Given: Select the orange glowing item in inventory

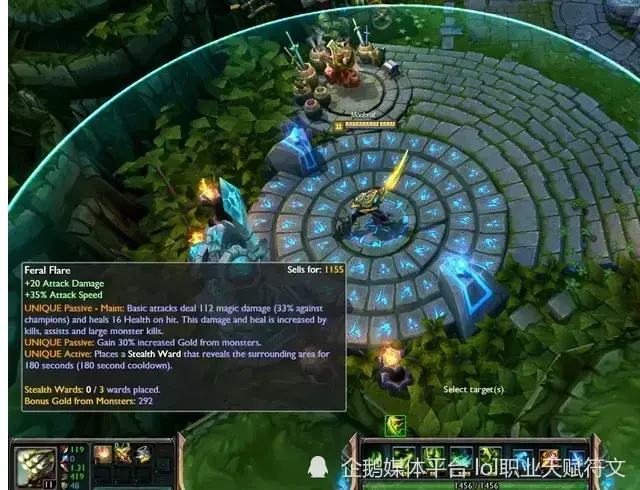Looking at the screenshot, I should [102, 455].
